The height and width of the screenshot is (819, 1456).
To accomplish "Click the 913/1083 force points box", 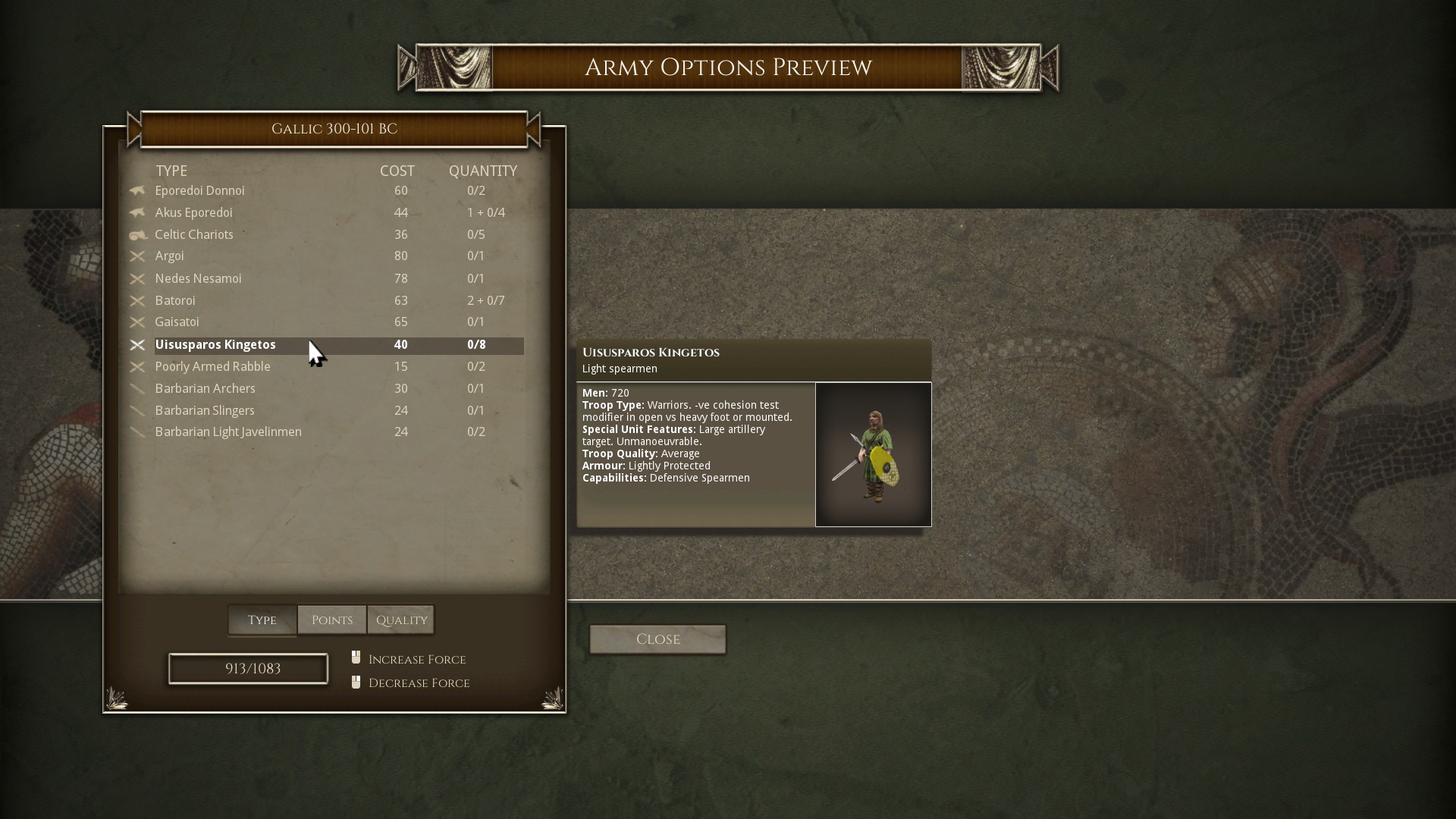I will (248, 669).
